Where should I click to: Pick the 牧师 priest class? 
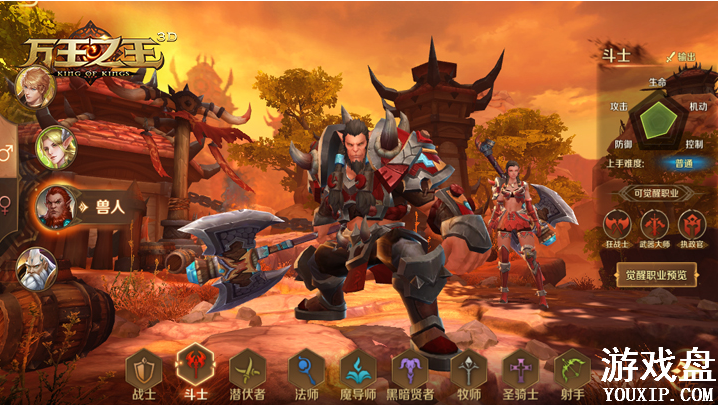(466, 369)
